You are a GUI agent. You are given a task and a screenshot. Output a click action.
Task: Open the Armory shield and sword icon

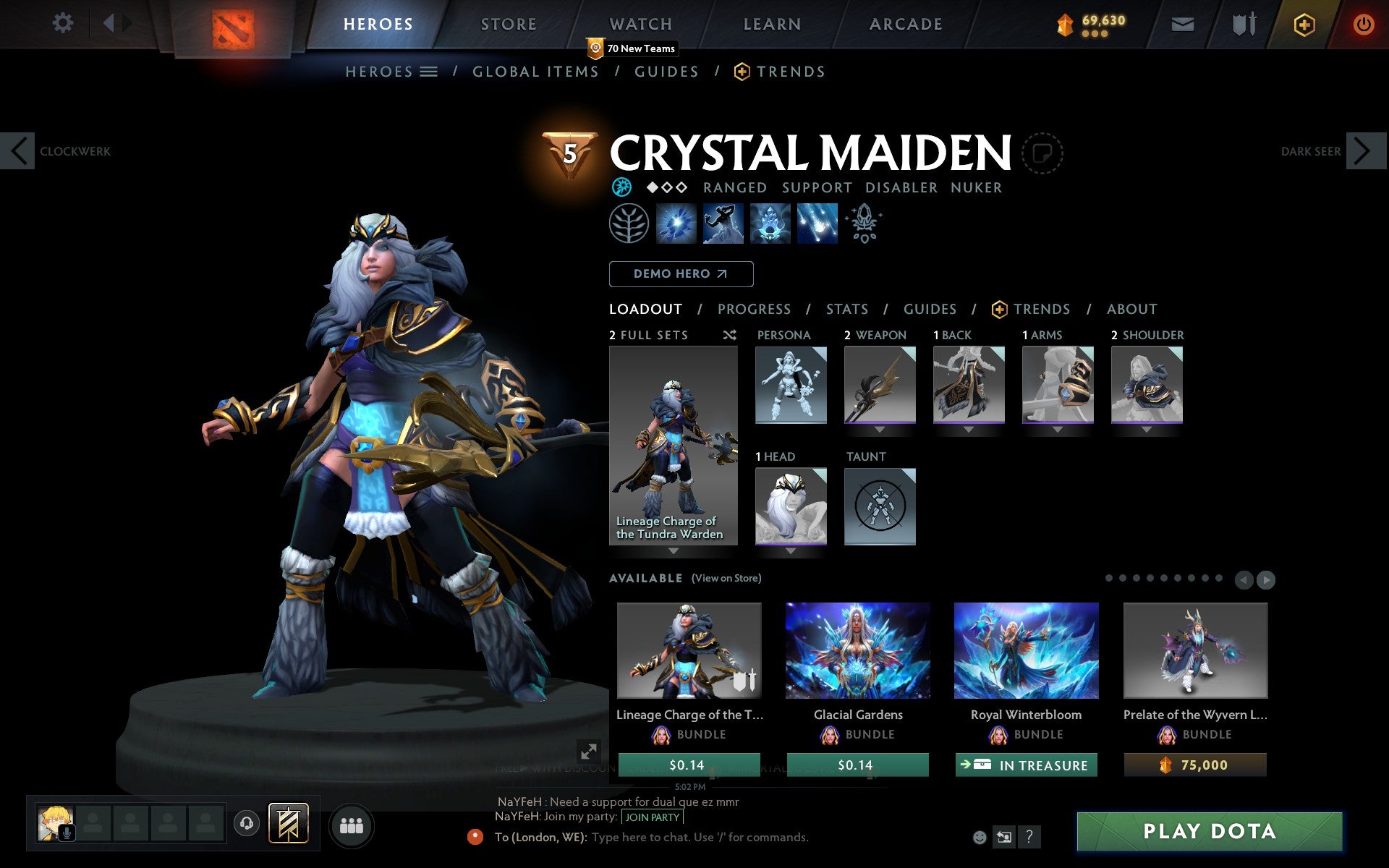pyautogui.click(x=1242, y=23)
